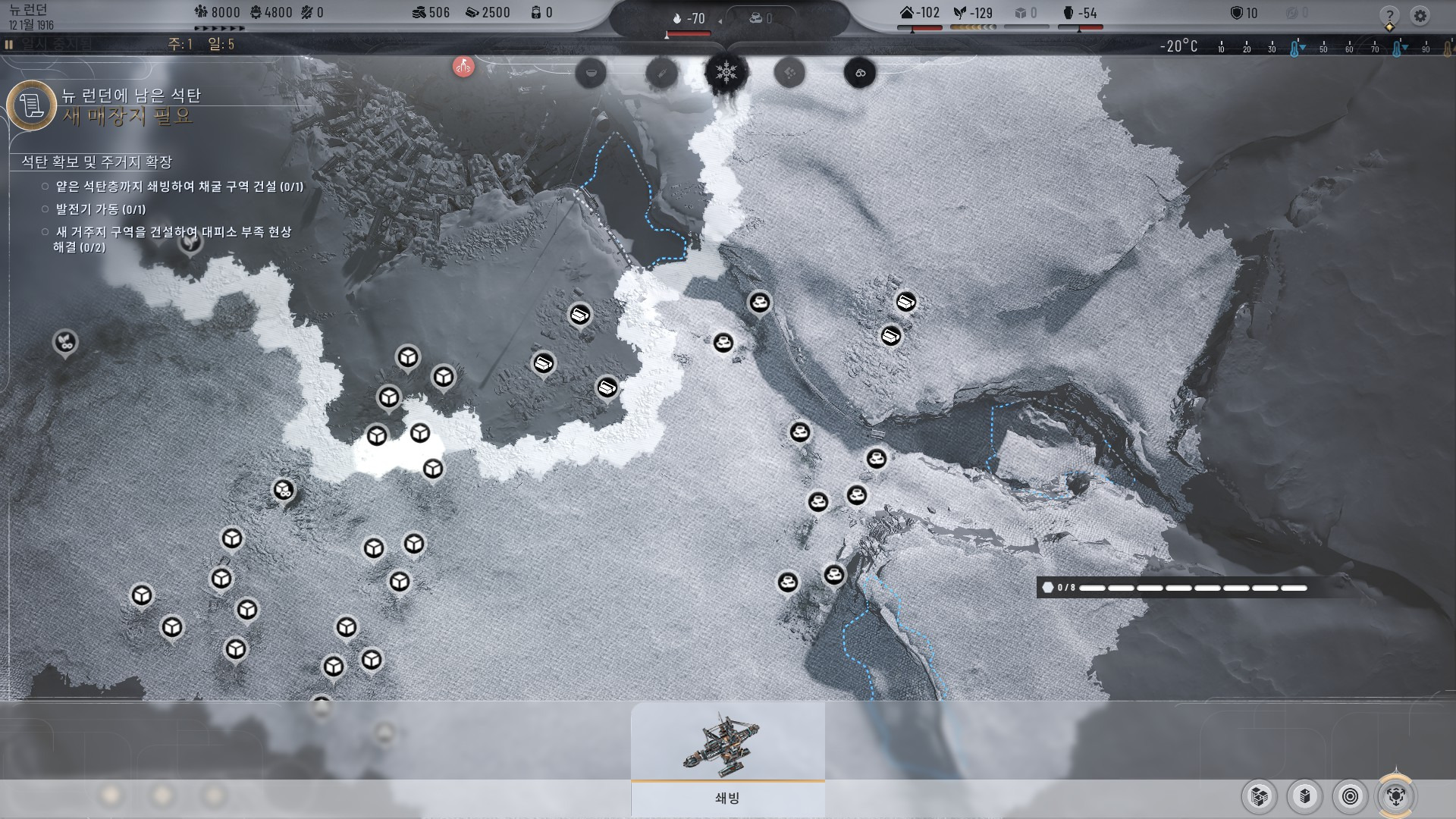Select the 쇄빙 frostbreaking tool card
The height and width of the screenshot is (819, 1456).
(x=727, y=758)
